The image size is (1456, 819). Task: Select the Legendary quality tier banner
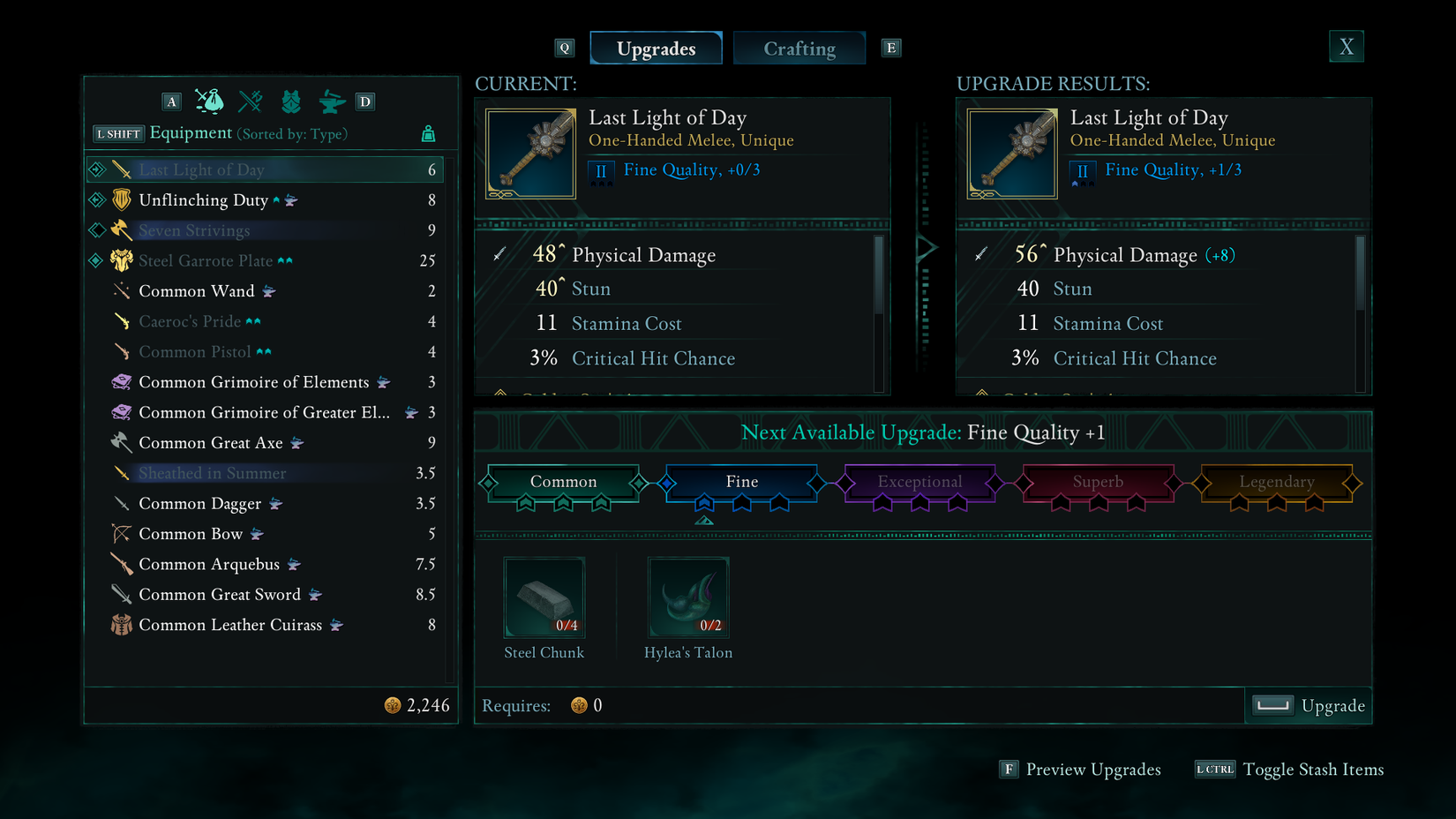point(1276,483)
